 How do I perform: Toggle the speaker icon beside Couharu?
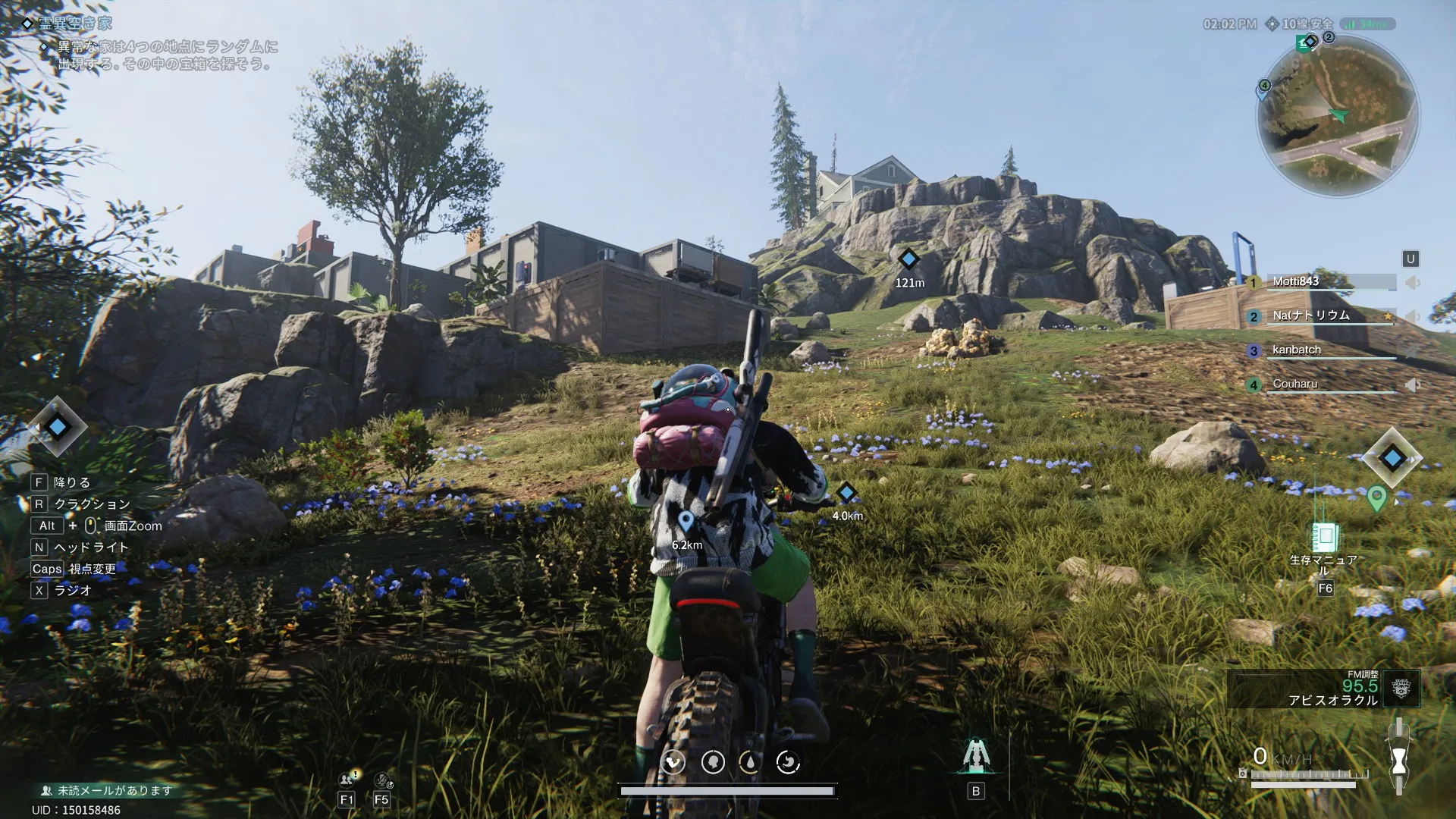pyautogui.click(x=1412, y=385)
